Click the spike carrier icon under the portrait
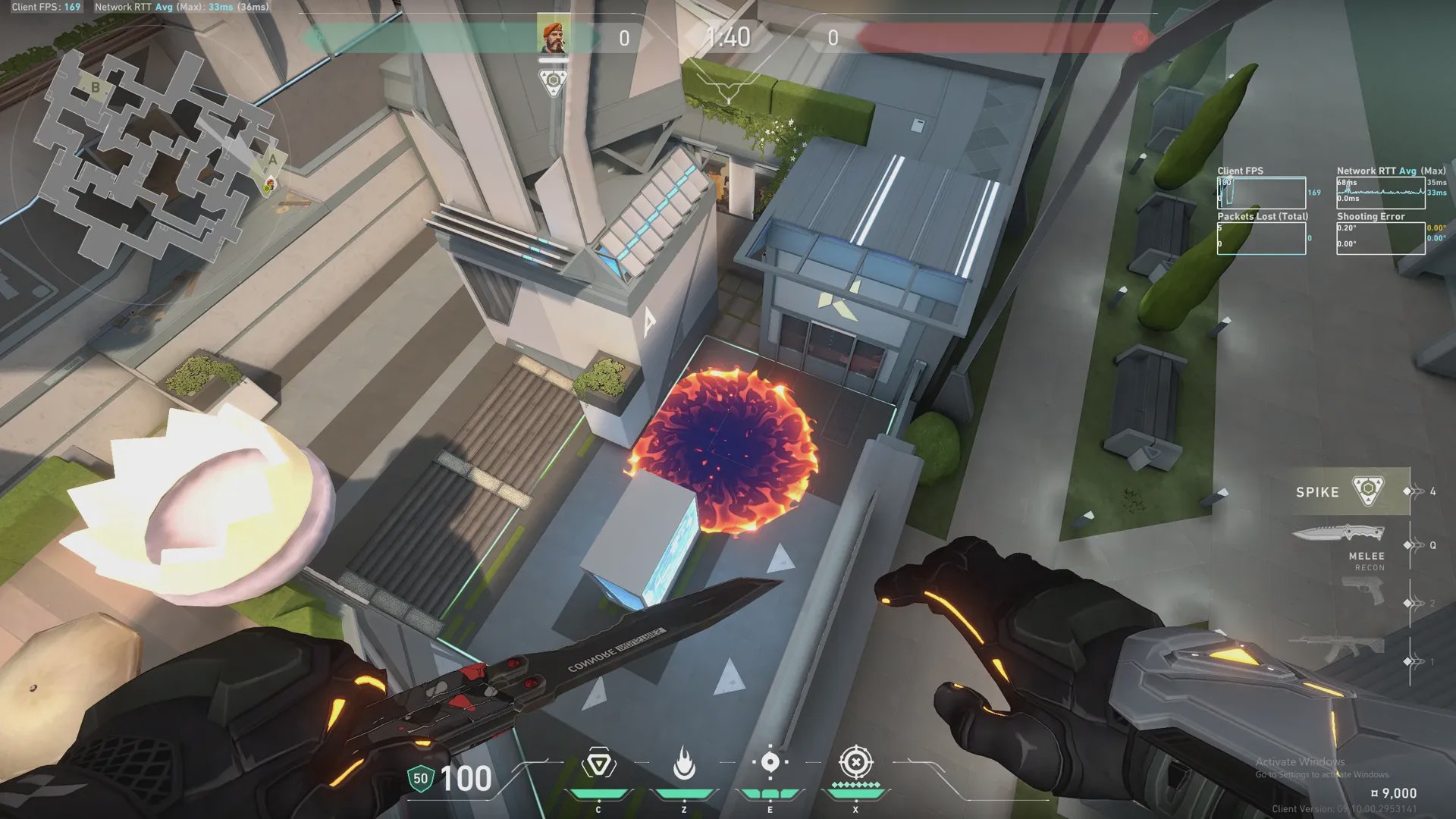 point(553,81)
